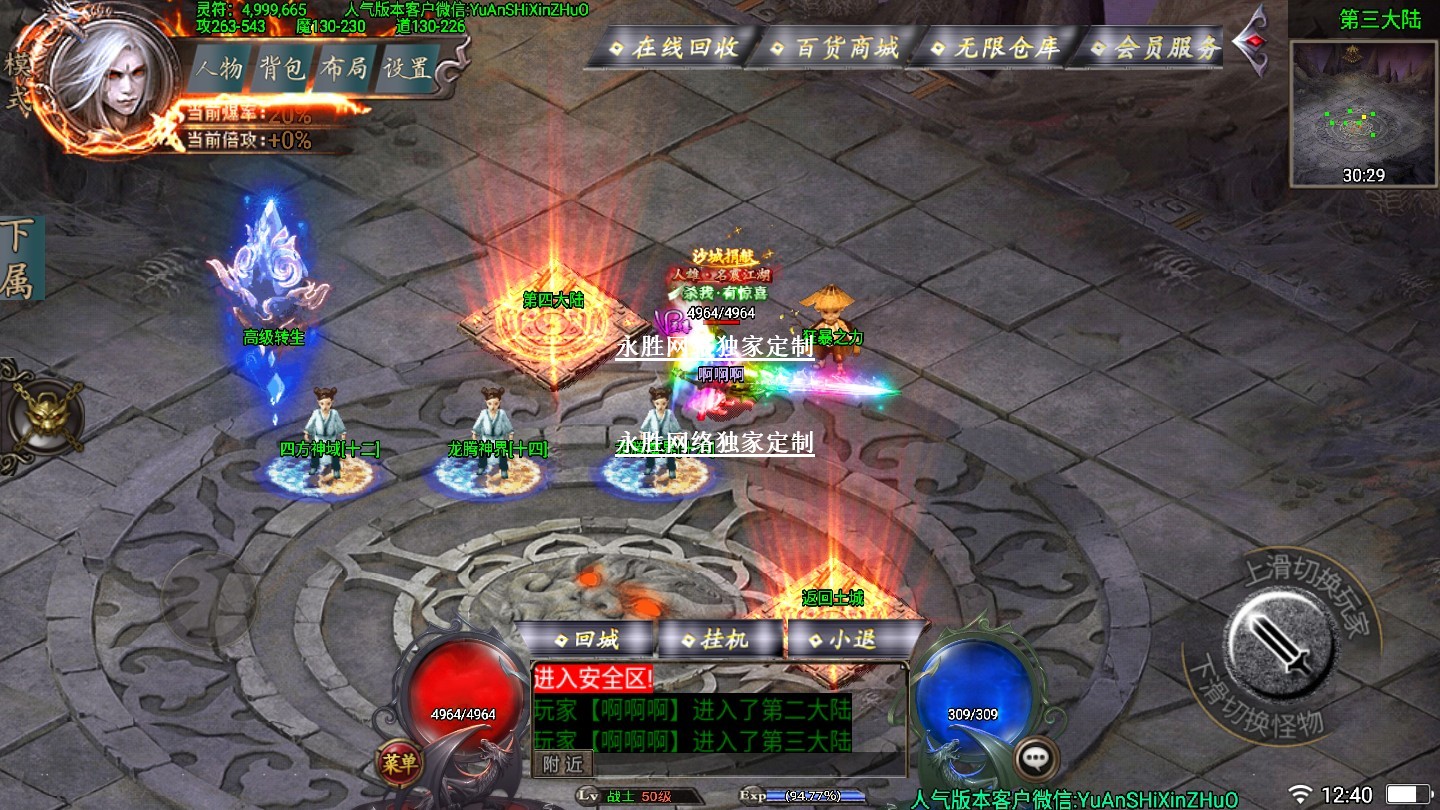Screen dimensions: 1440x810
Task: Open the 设置 settings
Action: pos(408,69)
